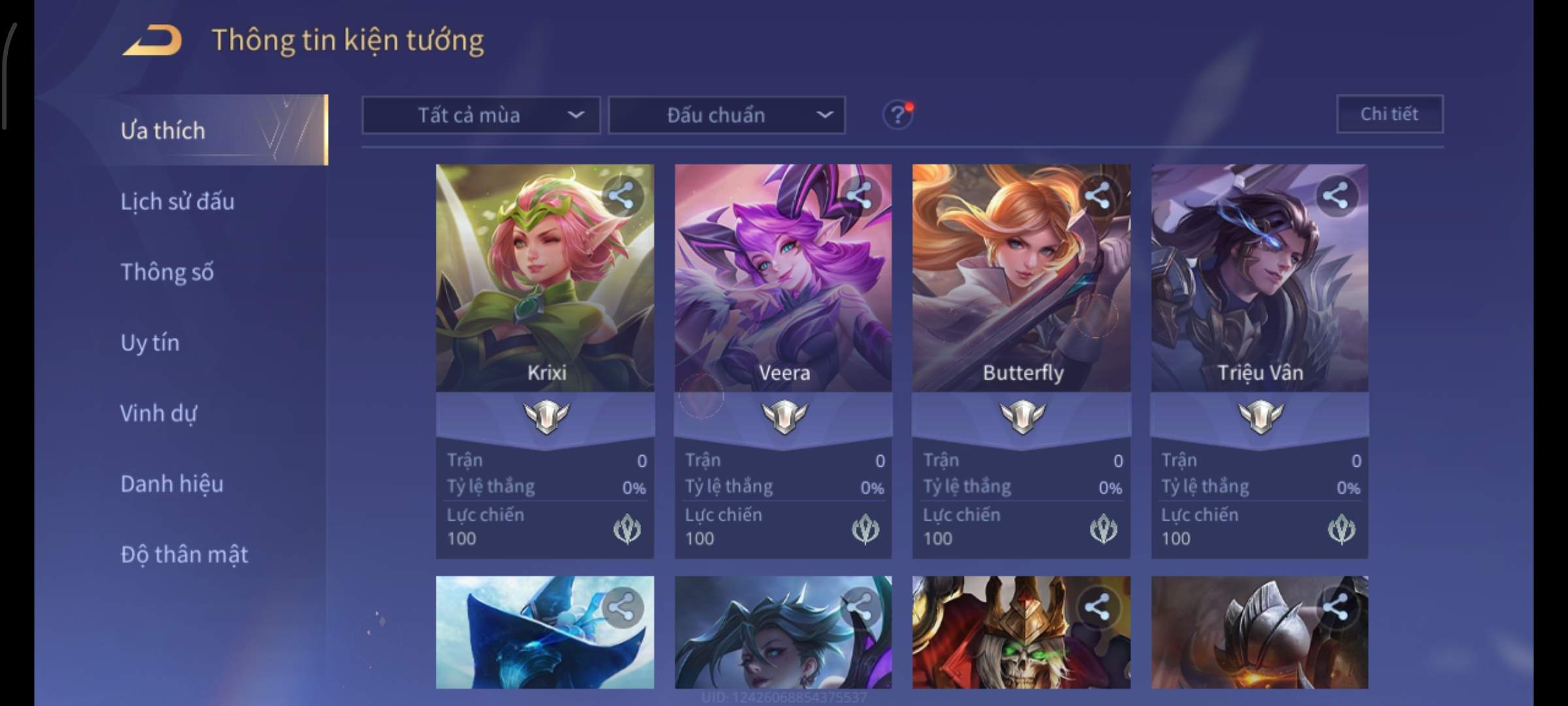The image size is (1568, 706).
Task: Show the Vinh dự tab
Action: point(158,413)
